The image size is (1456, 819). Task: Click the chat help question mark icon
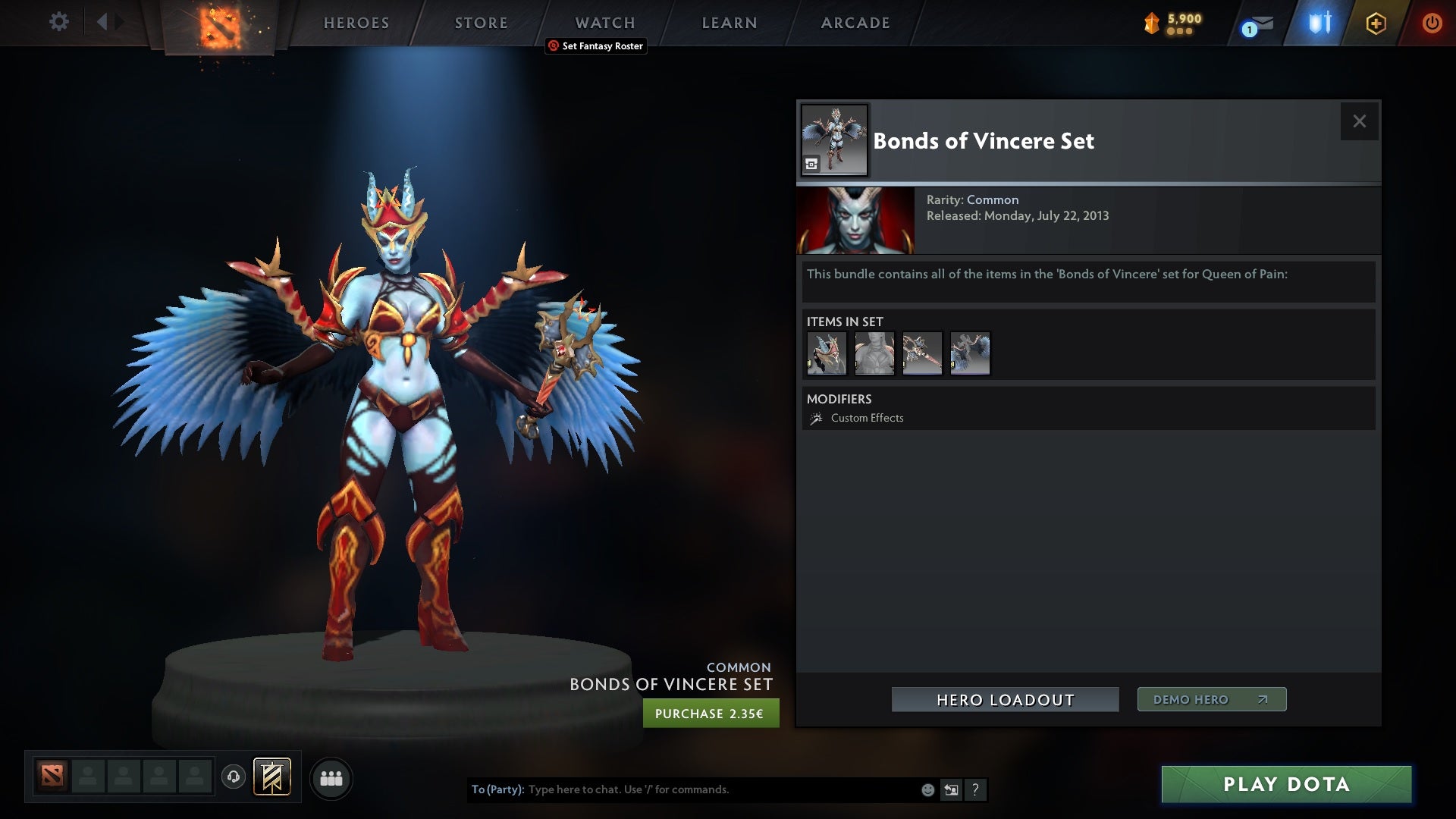point(976,789)
